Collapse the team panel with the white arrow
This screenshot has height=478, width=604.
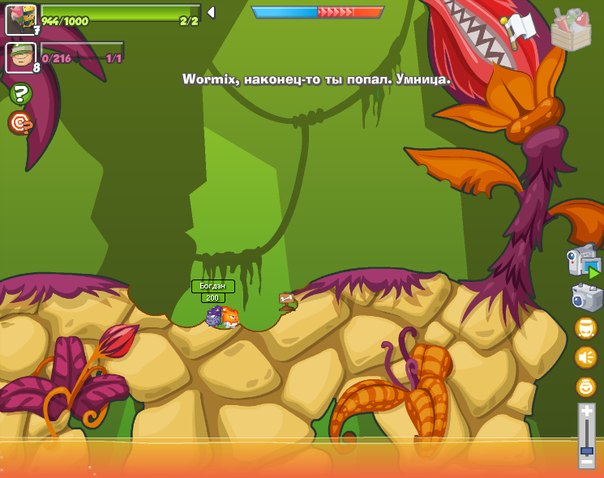(x=211, y=12)
